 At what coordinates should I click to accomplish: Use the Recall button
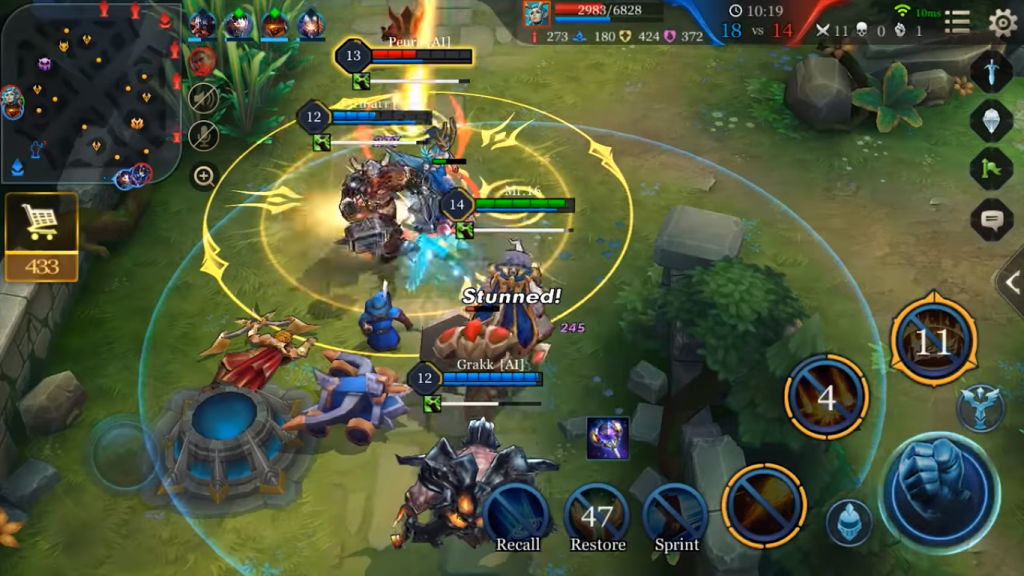(x=517, y=517)
